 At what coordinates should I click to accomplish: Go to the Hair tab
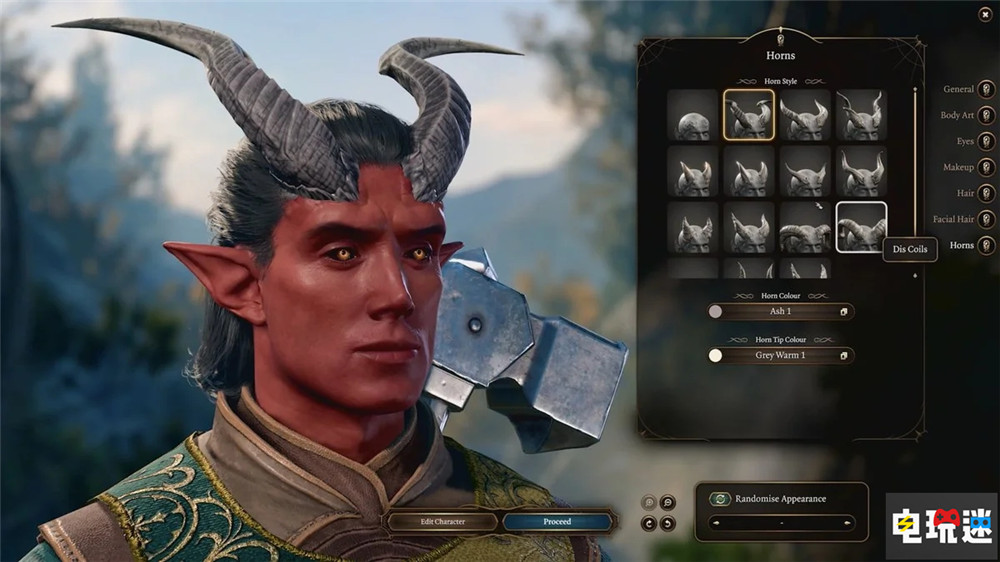click(986, 193)
